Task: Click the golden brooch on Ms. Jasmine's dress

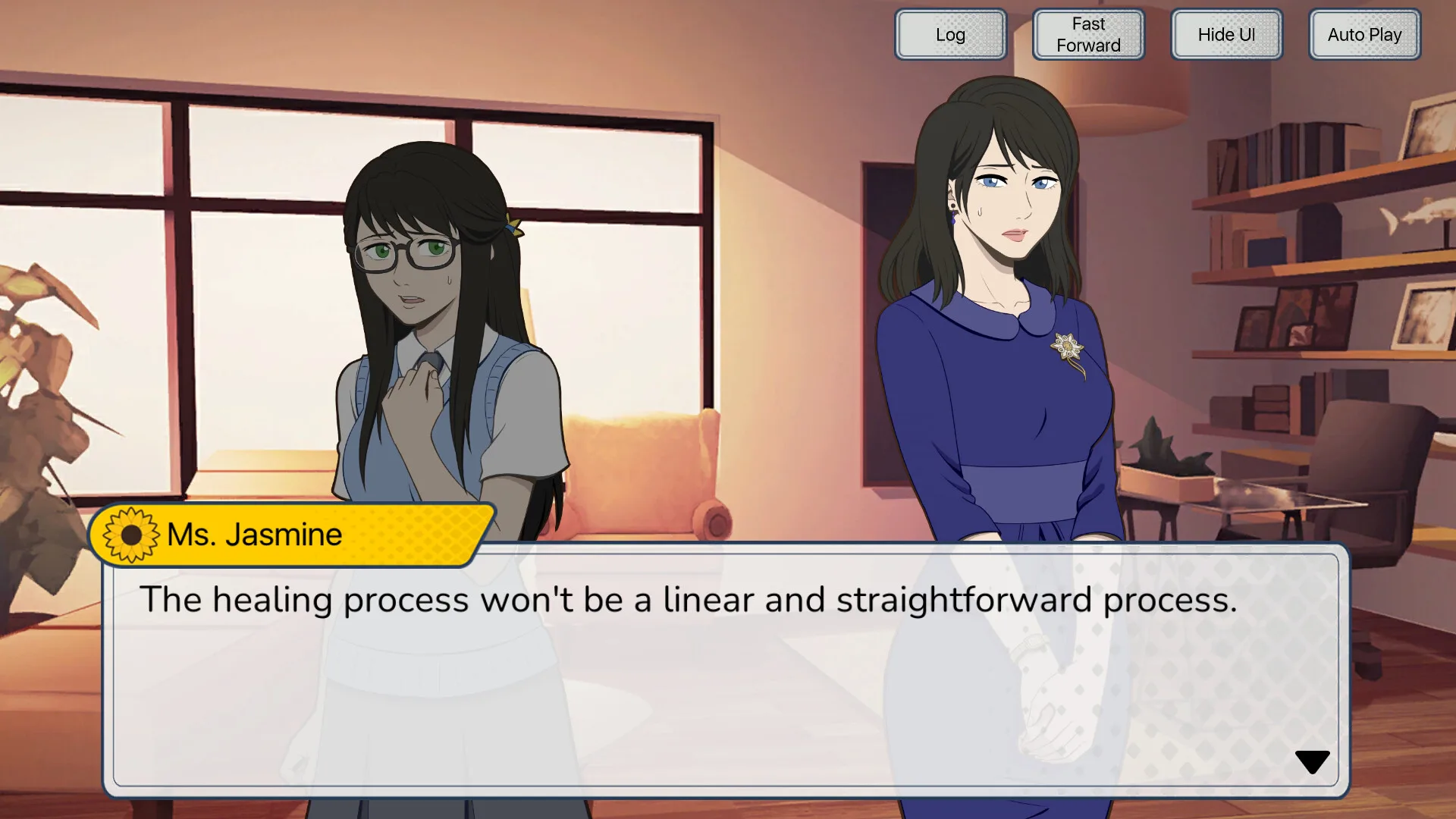Action: (x=1068, y=345)
